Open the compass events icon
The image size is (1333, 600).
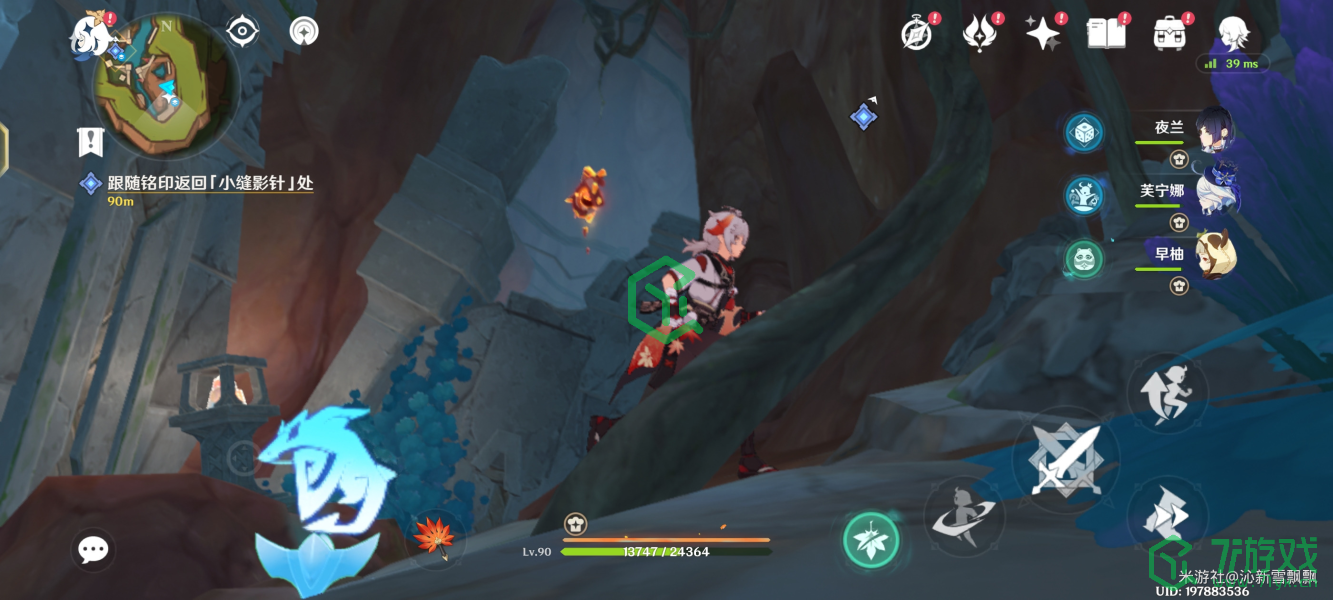coord(917,34)
